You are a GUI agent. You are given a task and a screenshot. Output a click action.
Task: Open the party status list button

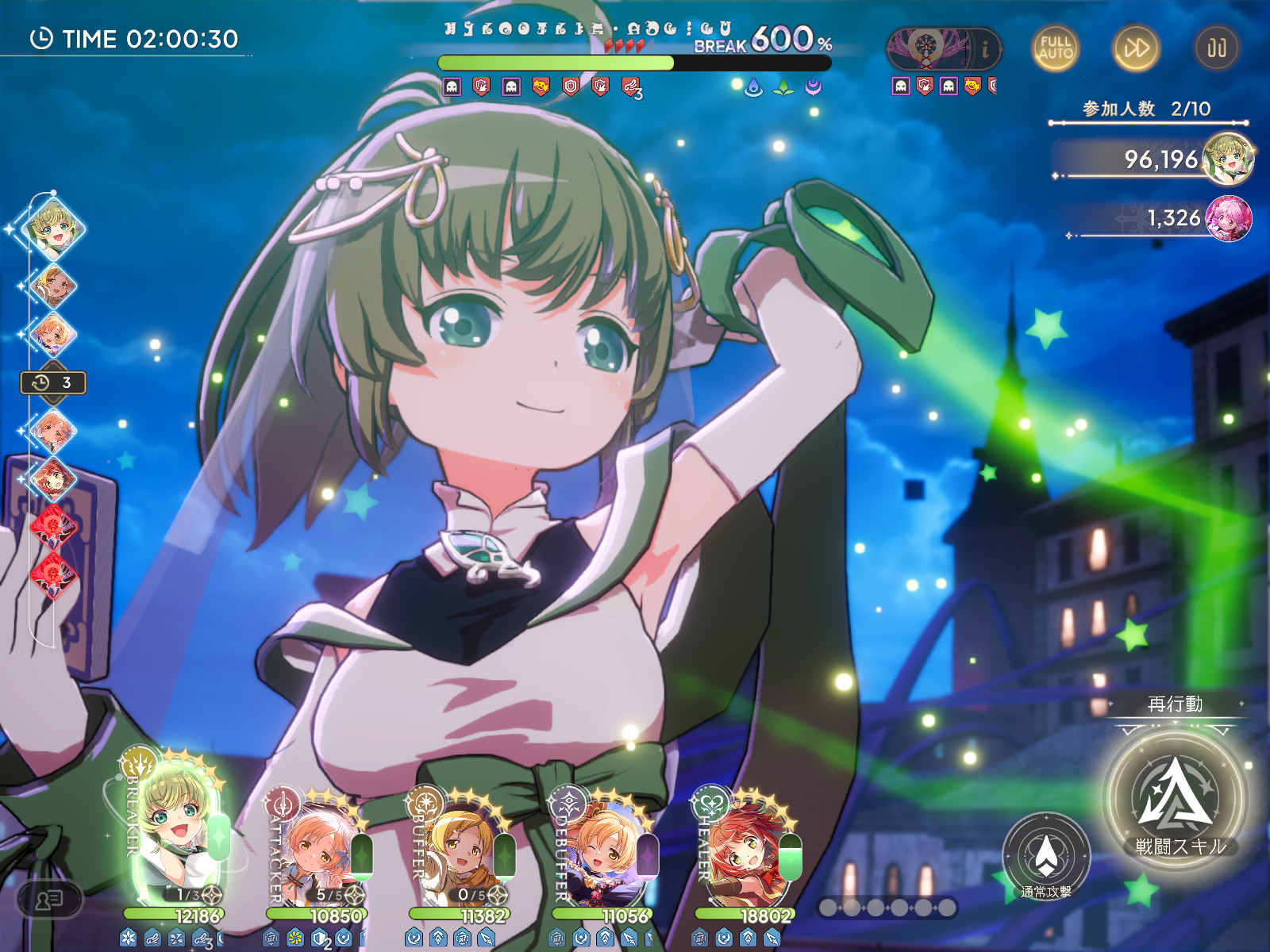[x=49, y=900]
